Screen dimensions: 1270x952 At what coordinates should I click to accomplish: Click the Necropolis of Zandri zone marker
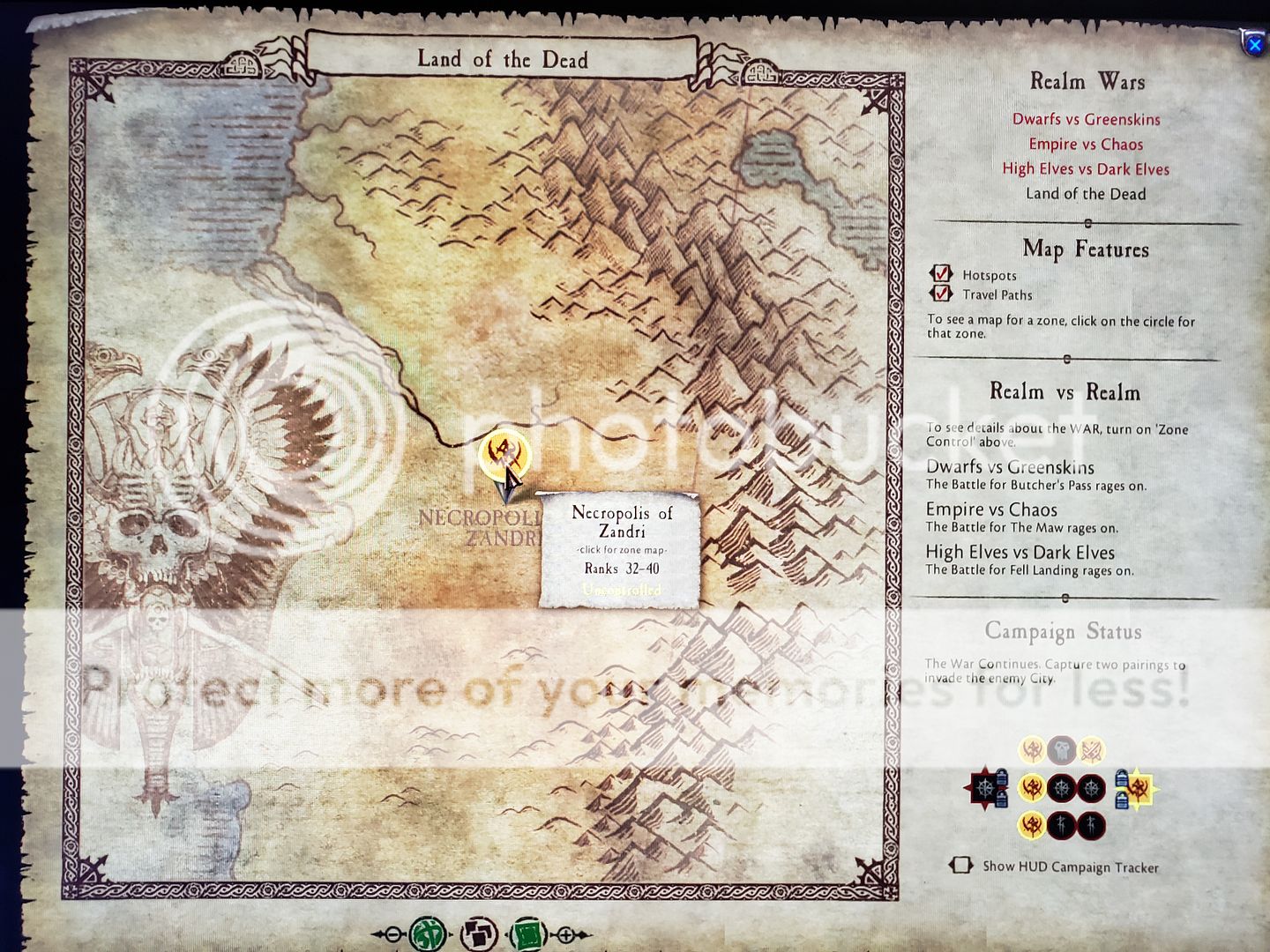pyautogui.click(x=504, y=453)
